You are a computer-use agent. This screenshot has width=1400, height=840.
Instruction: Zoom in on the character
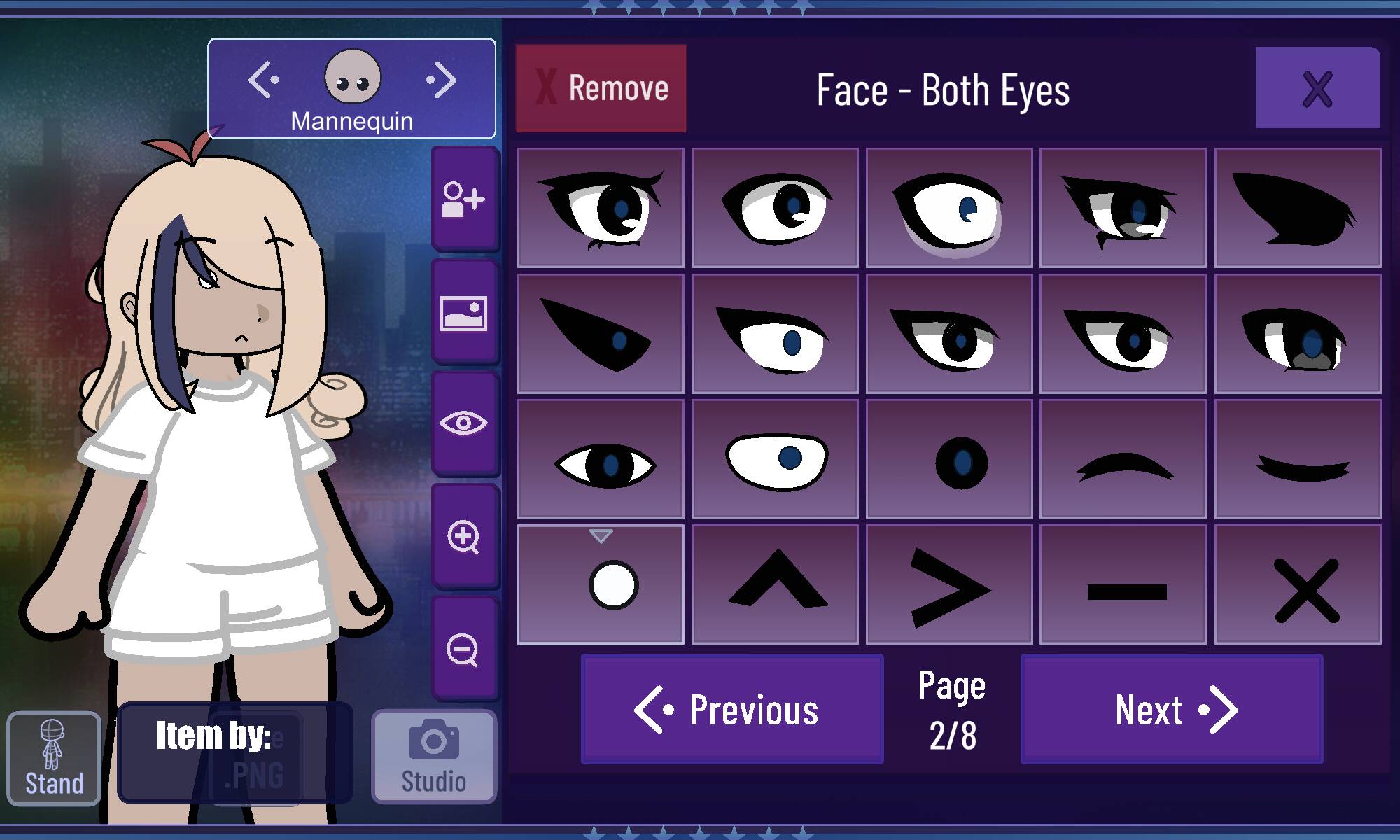464,537
